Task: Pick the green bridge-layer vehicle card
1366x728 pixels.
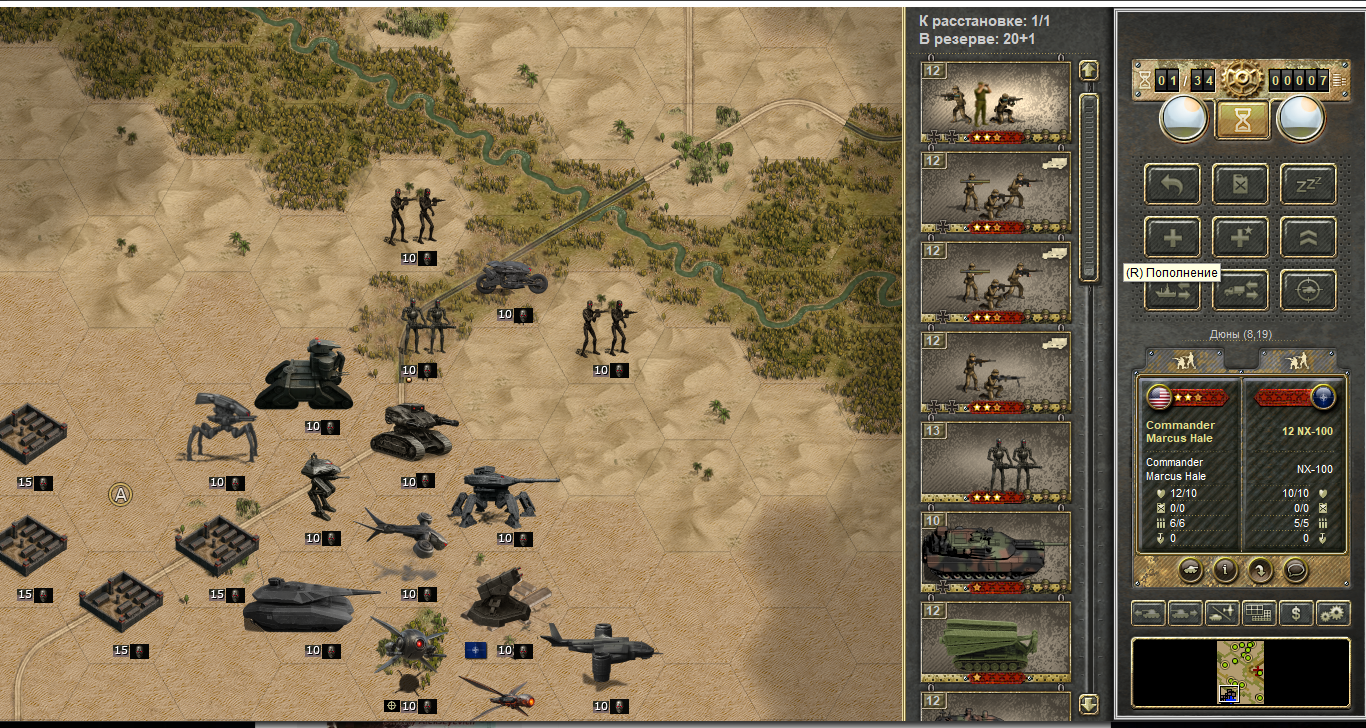Action: click(x=995, y=642)
